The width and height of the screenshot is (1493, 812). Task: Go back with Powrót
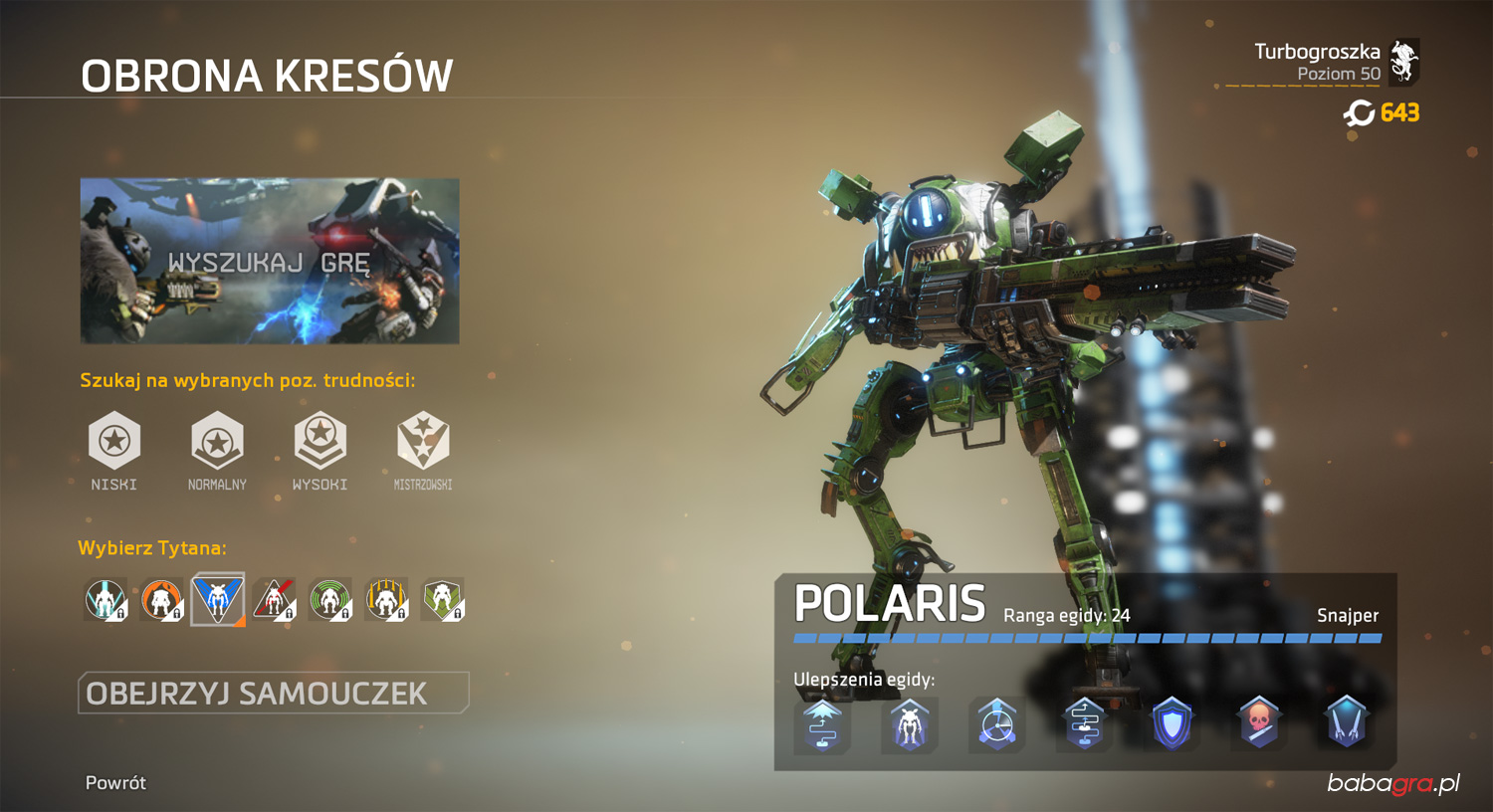115,783
